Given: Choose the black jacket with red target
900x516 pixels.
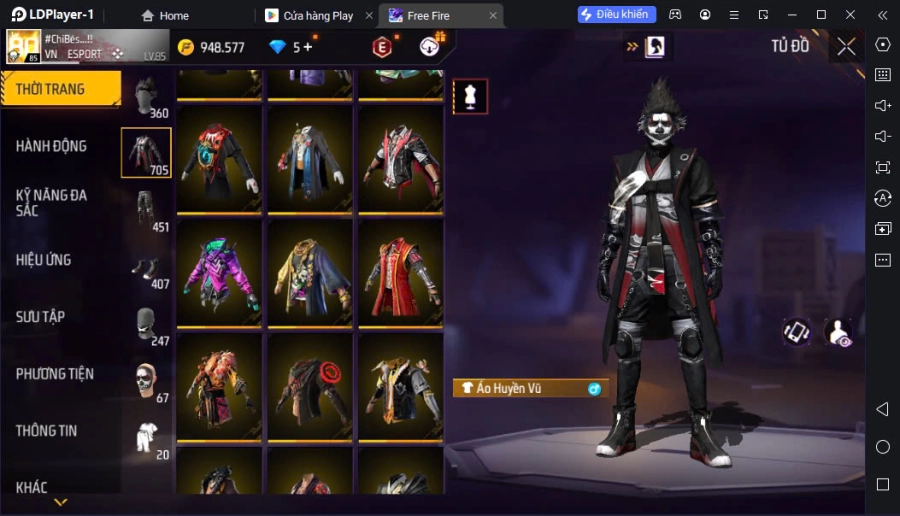Looking at the screenshot, I should pos(310,387).
